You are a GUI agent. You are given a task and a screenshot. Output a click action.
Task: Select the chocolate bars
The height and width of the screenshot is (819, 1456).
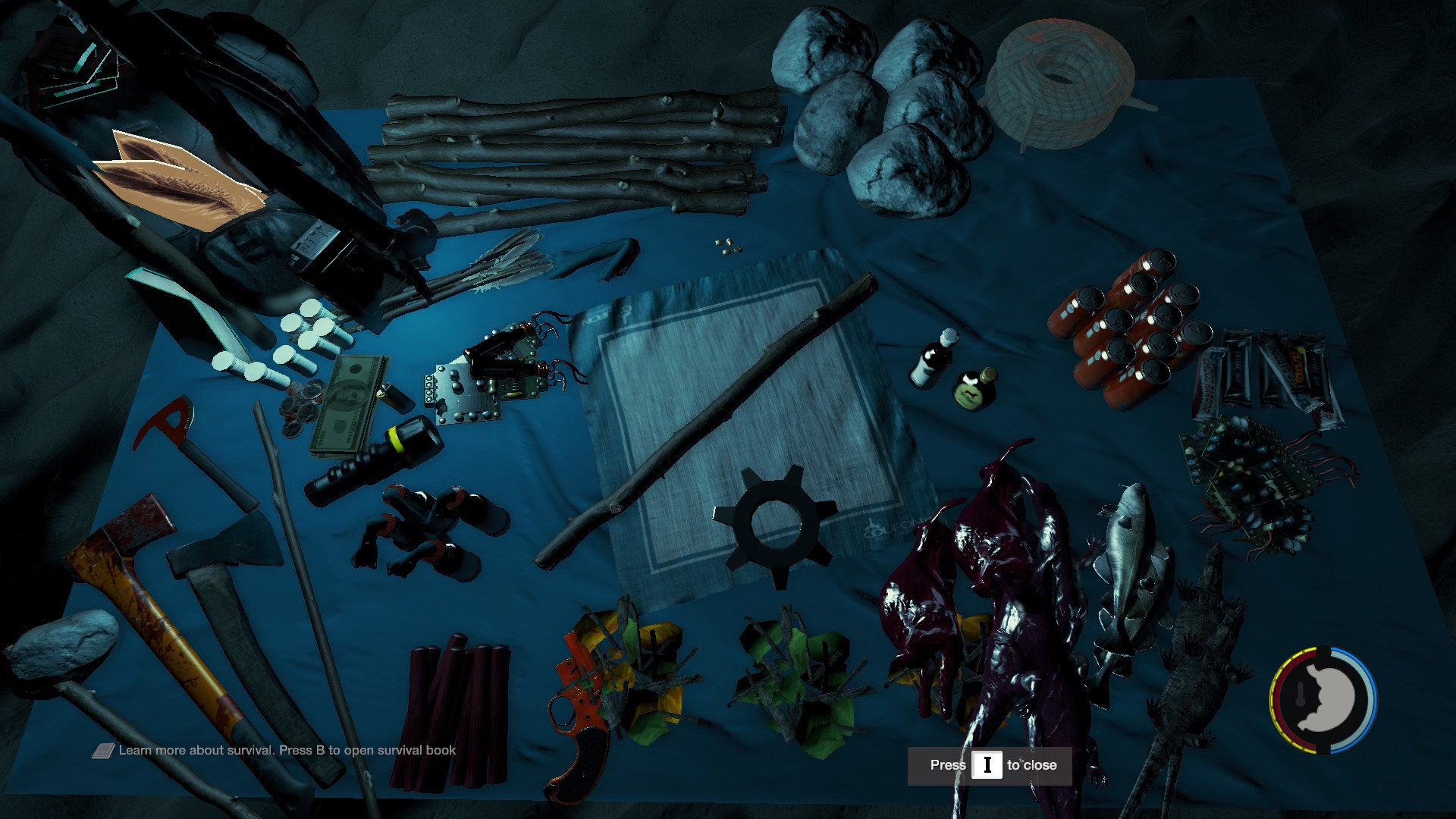pos(1266,373)
